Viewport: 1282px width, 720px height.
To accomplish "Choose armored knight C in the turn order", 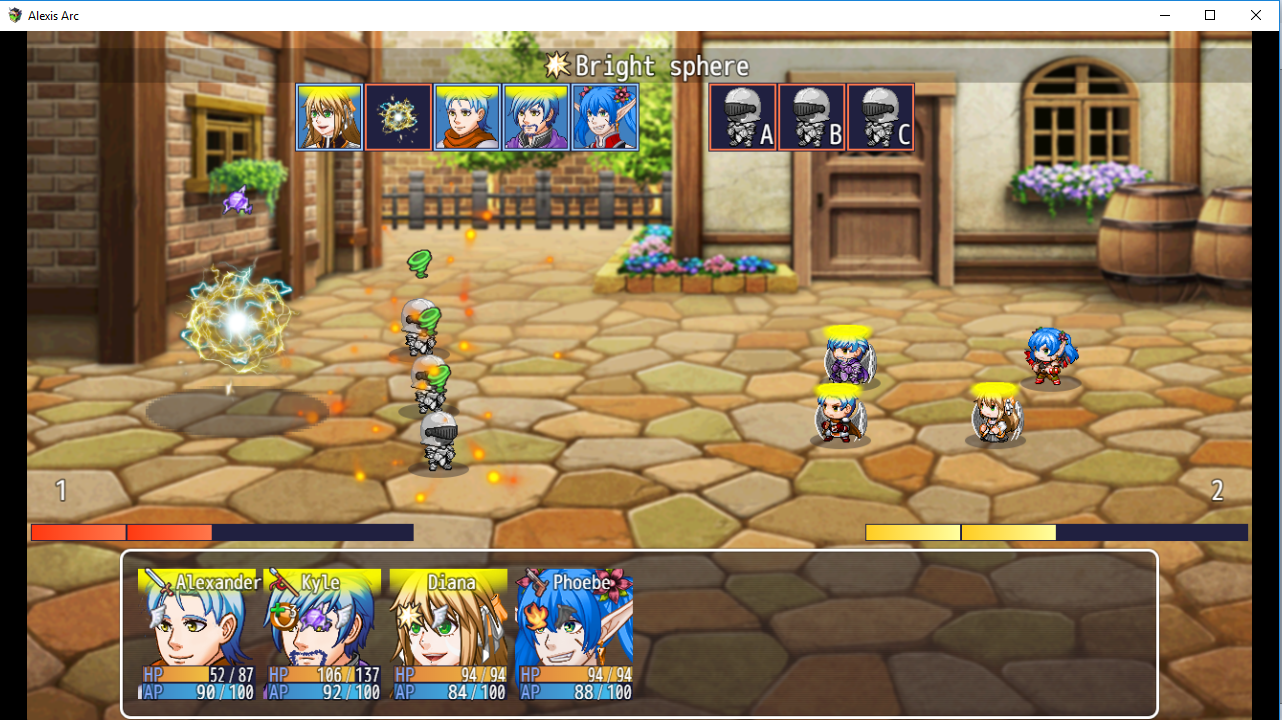I will (881, 117).
